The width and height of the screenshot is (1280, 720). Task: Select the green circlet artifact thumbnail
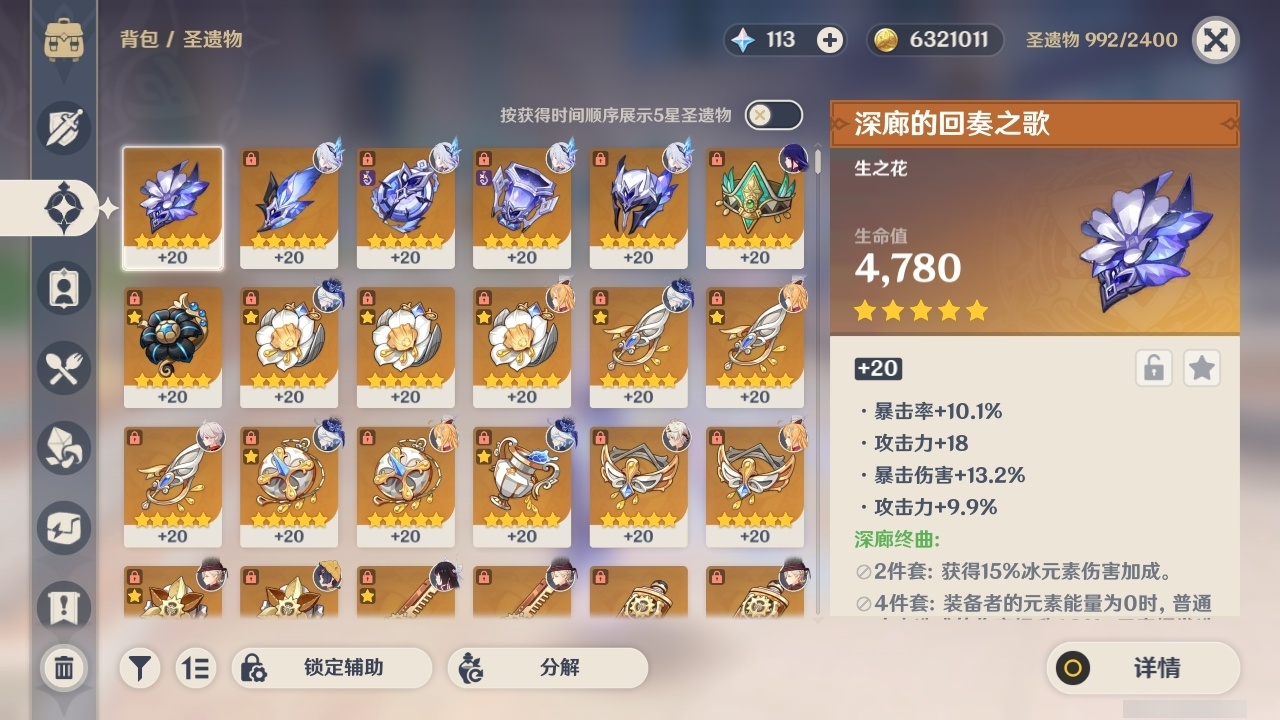pos(755,207)
